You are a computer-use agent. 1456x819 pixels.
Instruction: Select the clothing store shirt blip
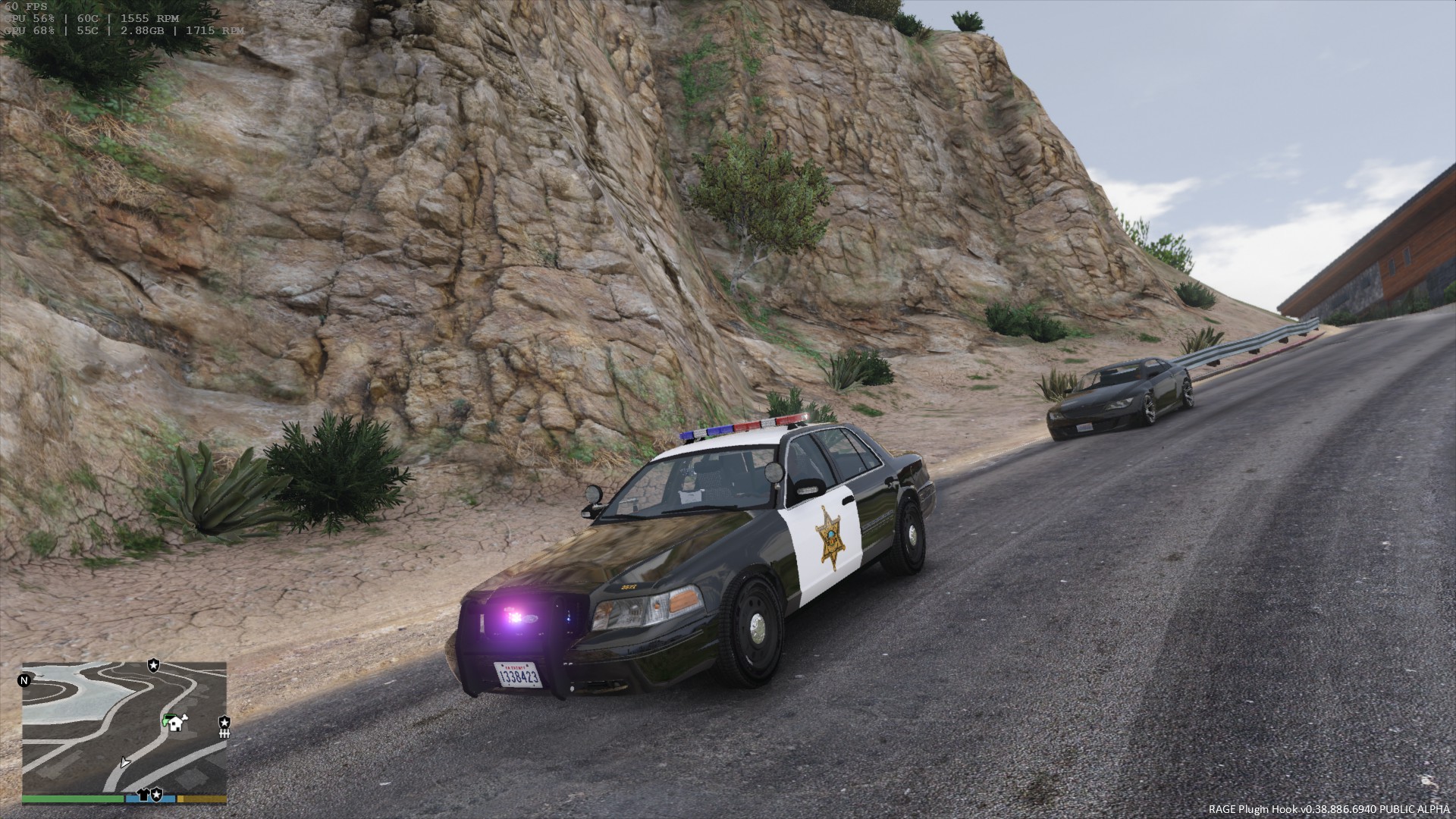(x=143, y=794)
